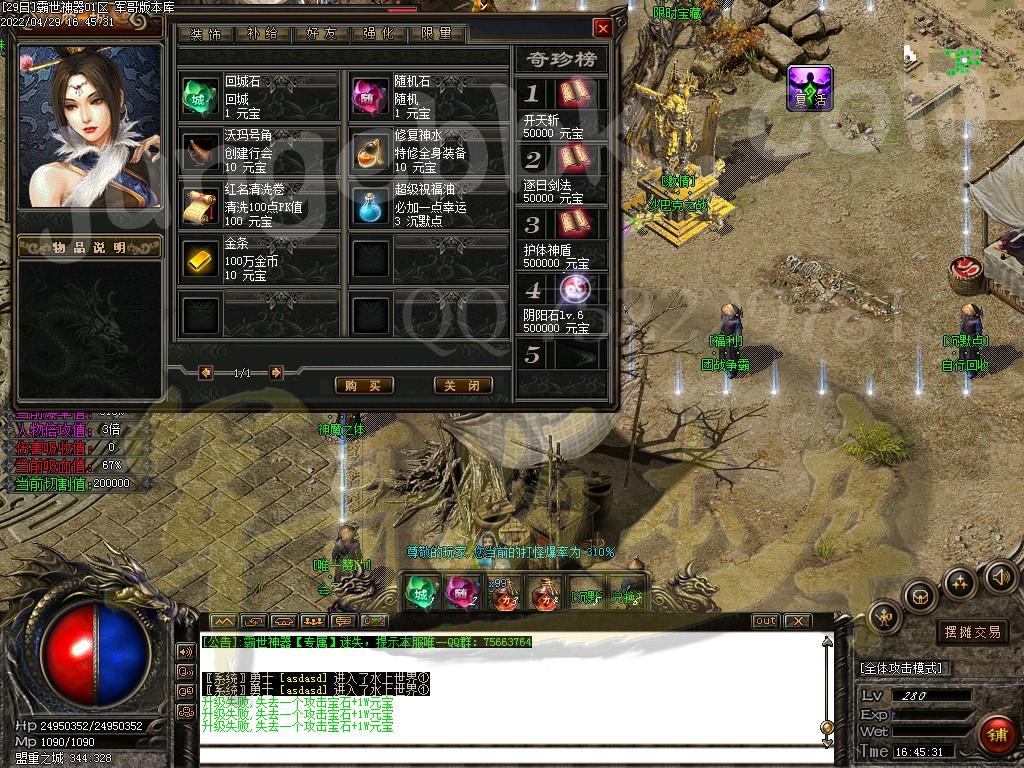Select the 金条 gold bar item

coord(201,260)
